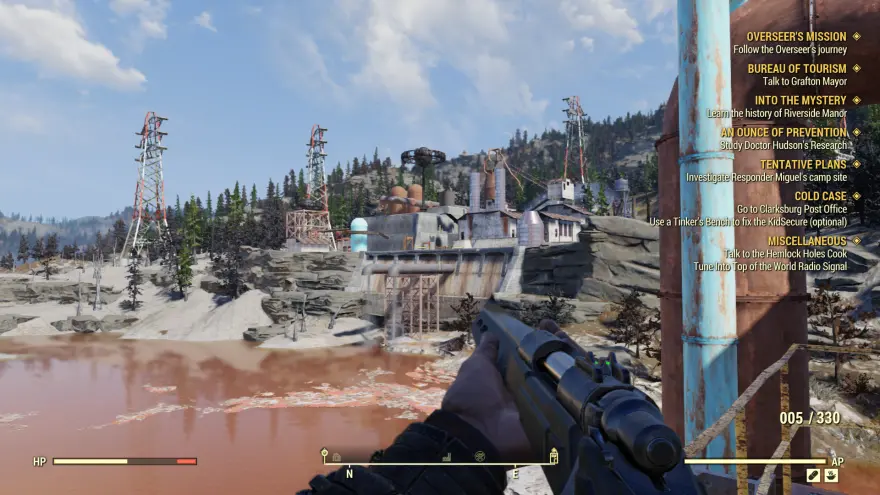Select An Ounce of Prevention quest
Image resolution: width=880 pixels, height=495 pixels.
[783, 132]
